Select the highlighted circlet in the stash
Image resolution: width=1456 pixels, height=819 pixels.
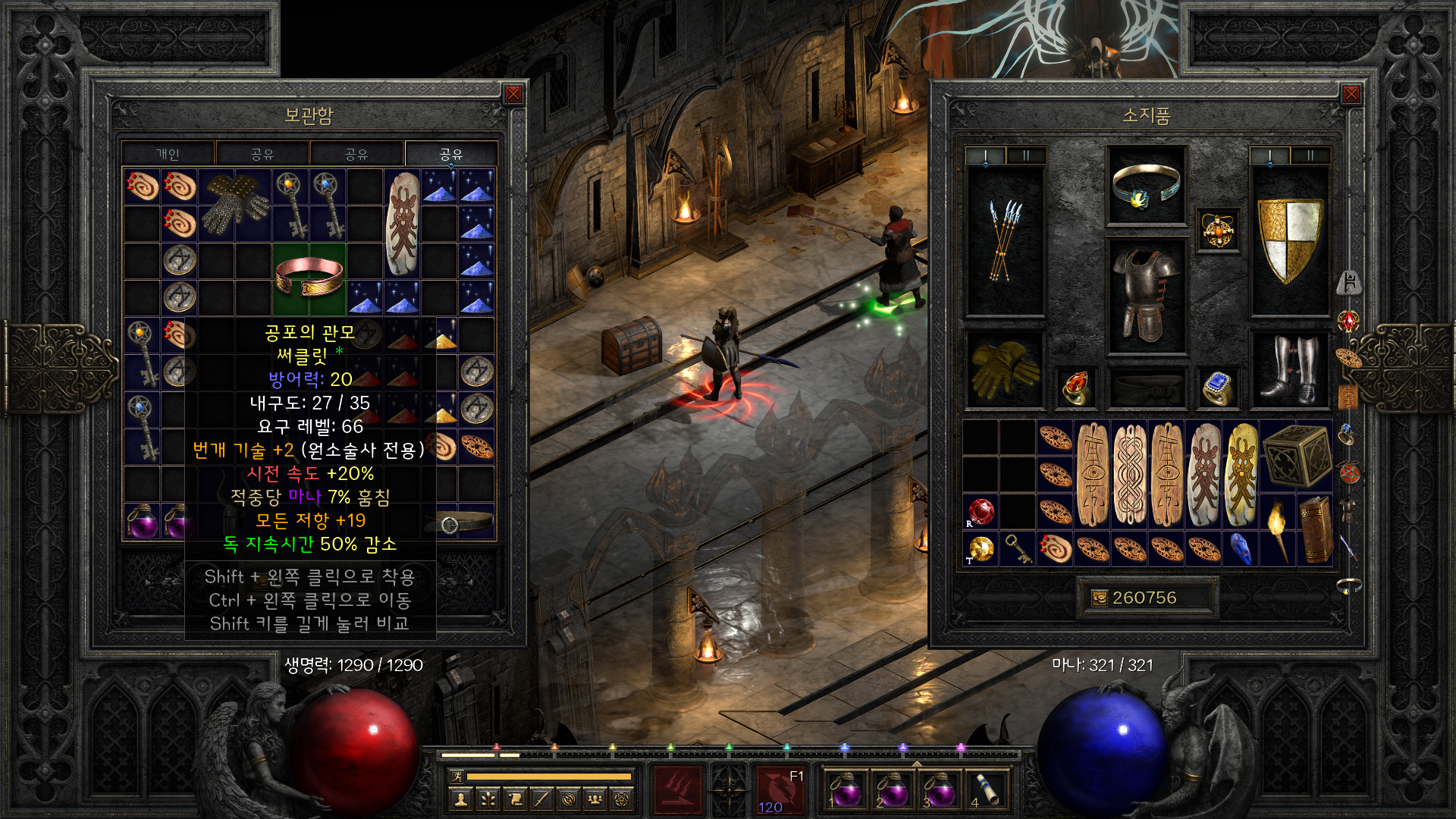[x=309, y=278]
